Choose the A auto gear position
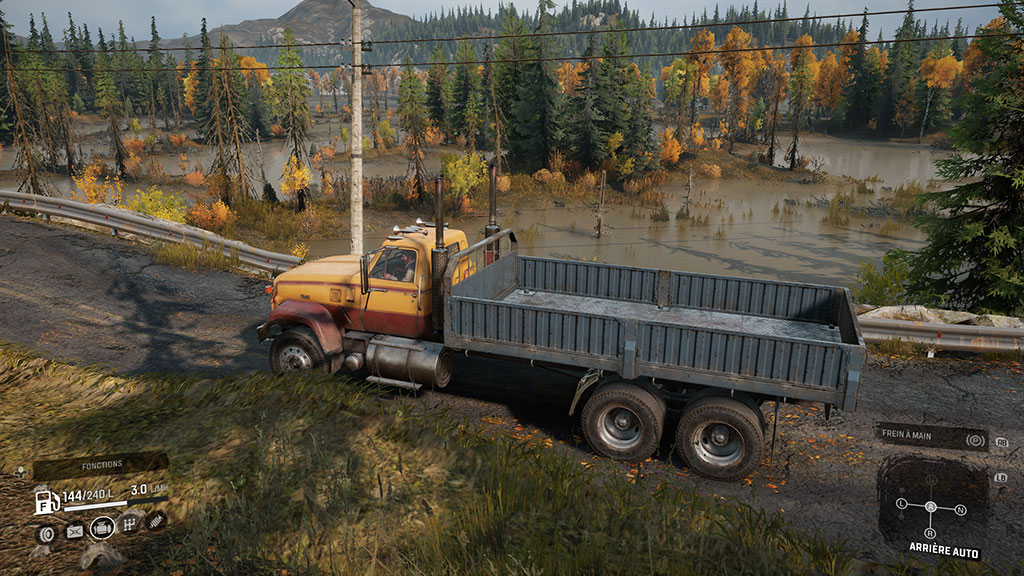Image resolution: width=1024 pixels, height=576 pixels. pos(931,507)
